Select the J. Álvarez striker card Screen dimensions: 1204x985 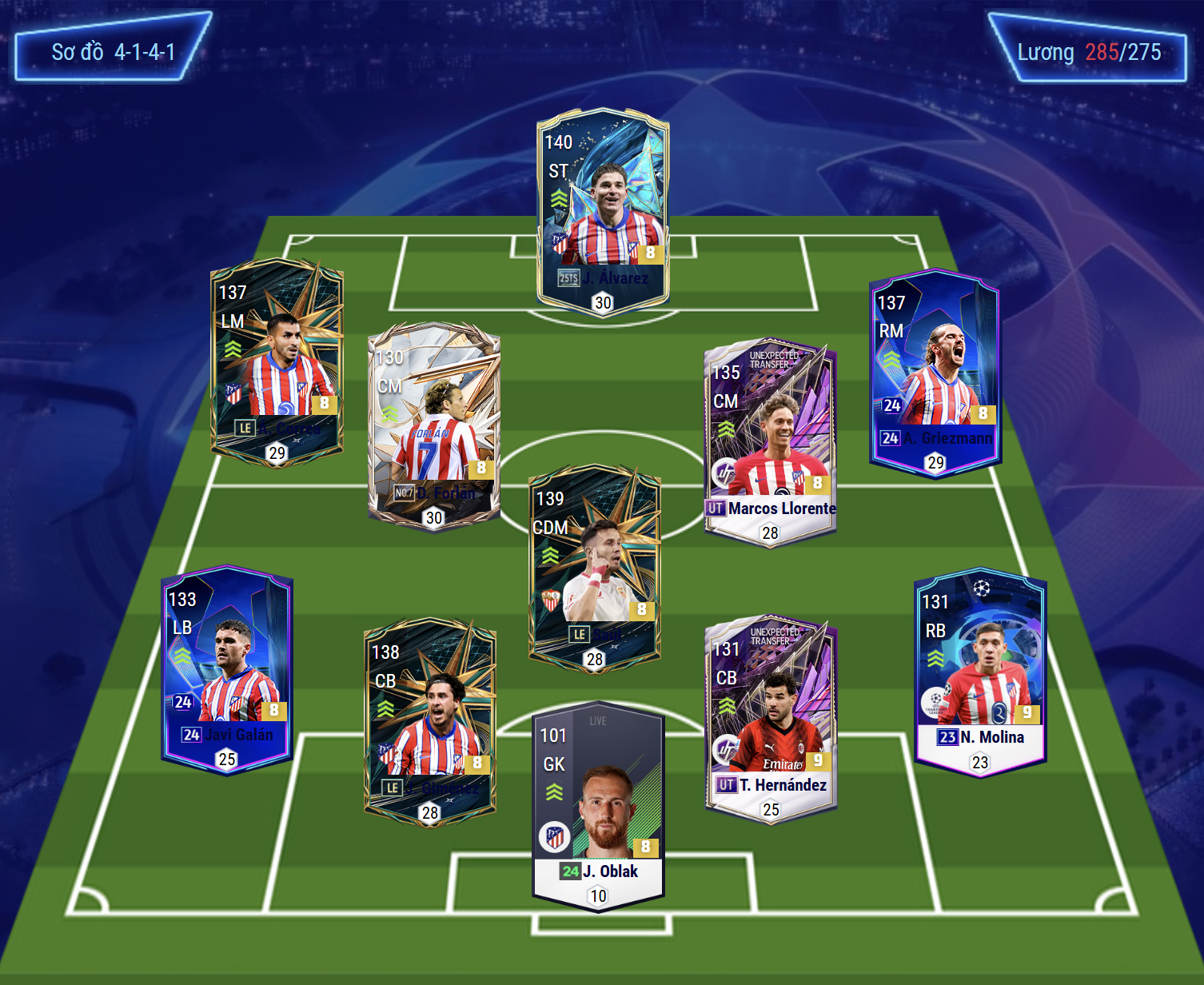[603, 212]
